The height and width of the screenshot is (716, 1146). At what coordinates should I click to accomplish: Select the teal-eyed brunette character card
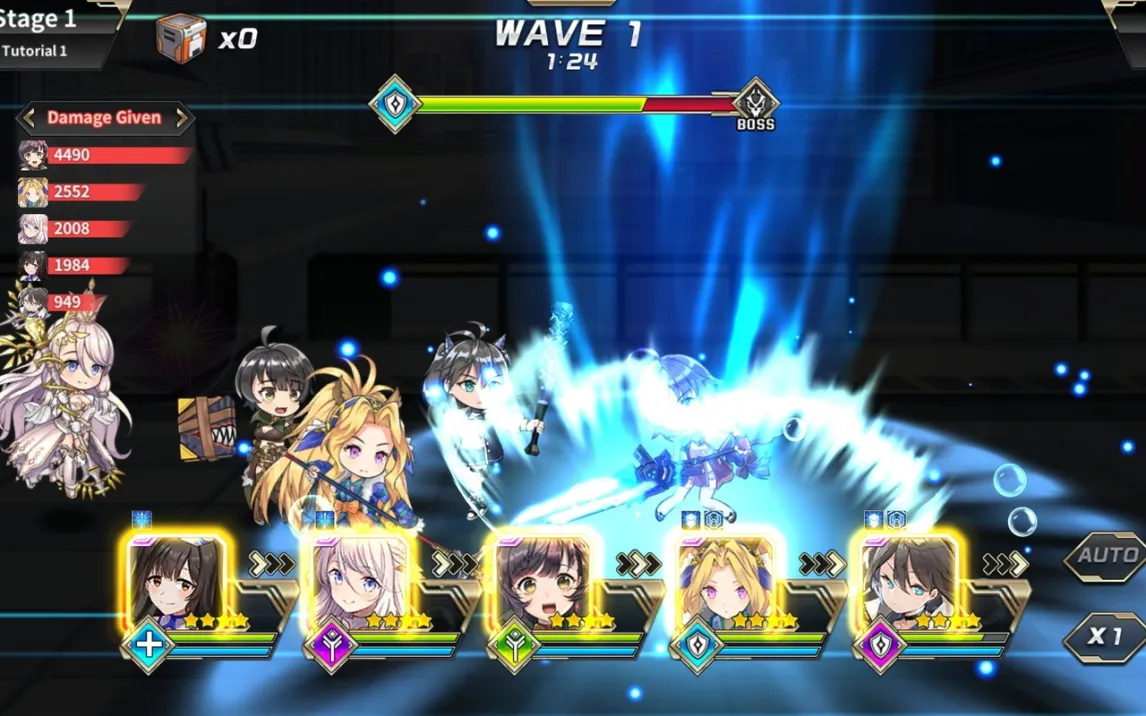point(908,585)
